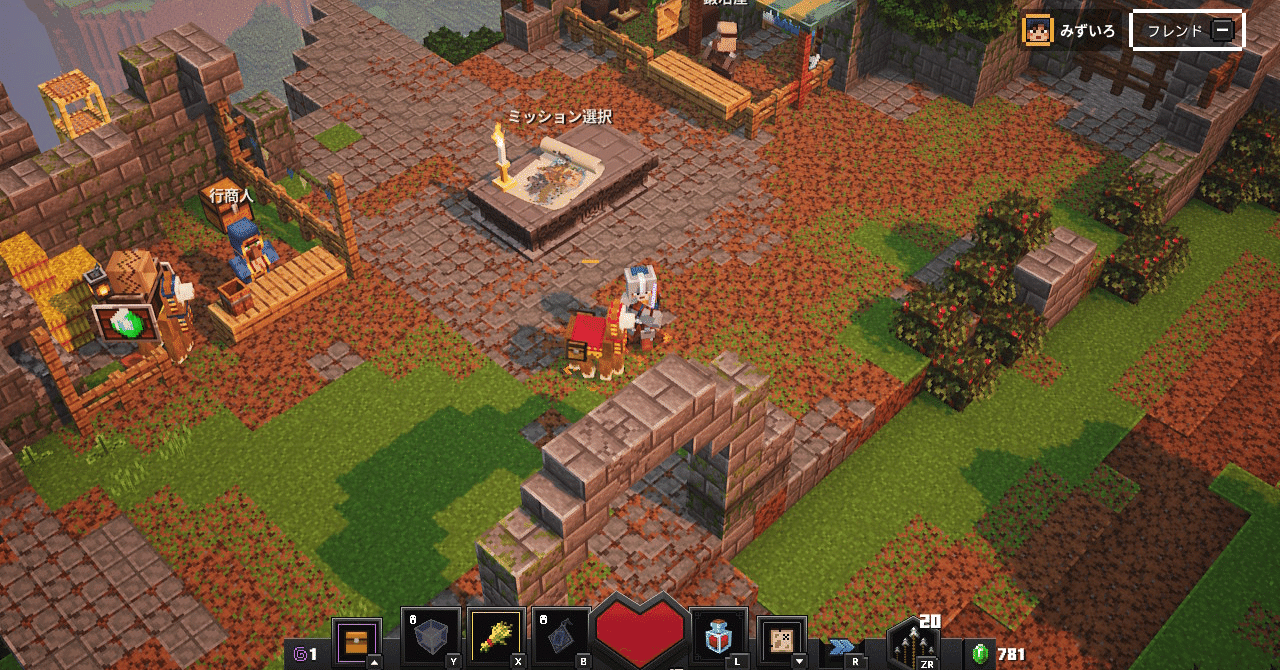This screenshot has height=670, width=1280.
Task: Activate the wheat bundle artifact
Action: coord(494,637)
